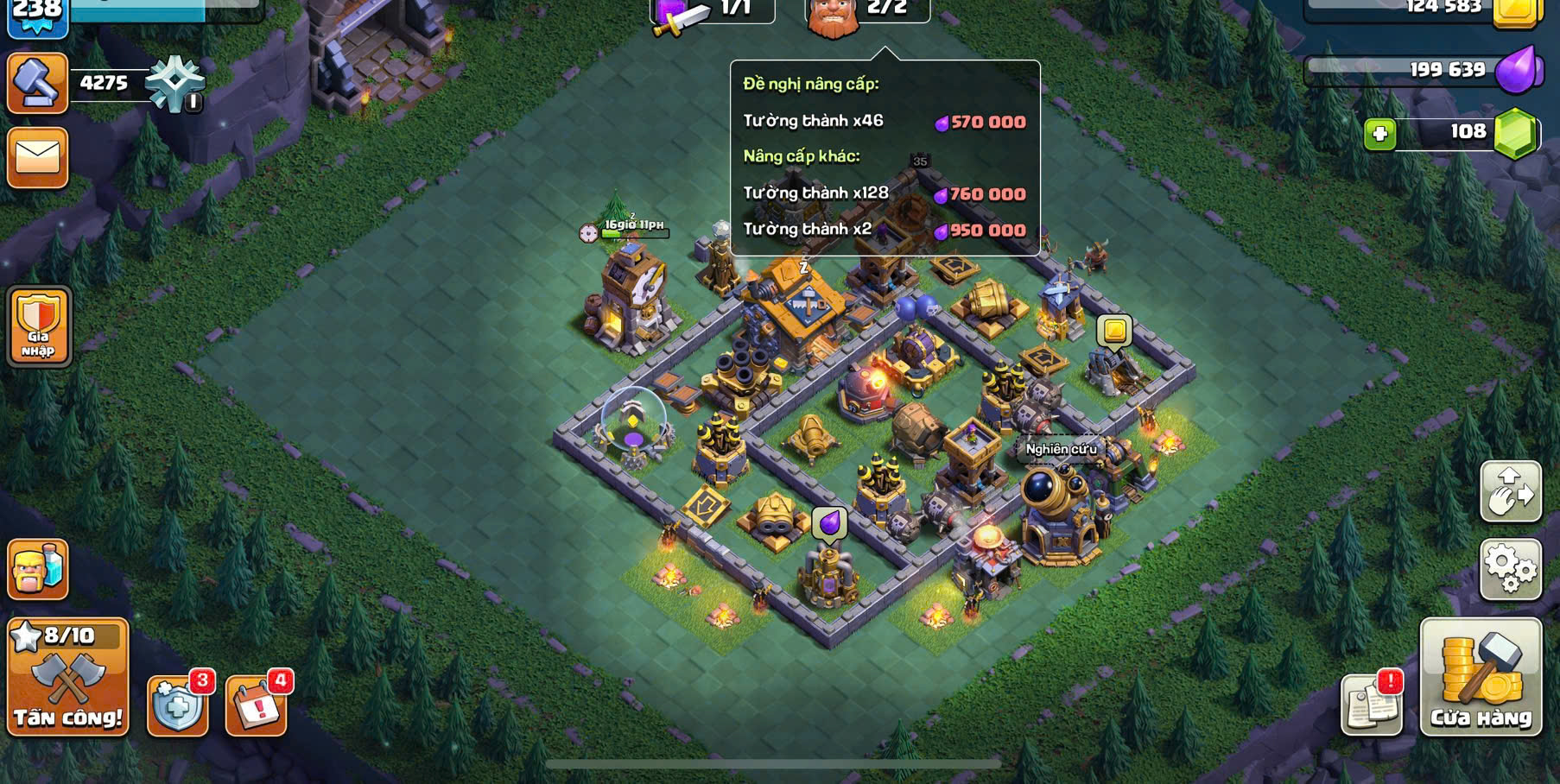
Task: Open the settings gears button
Action: 1510,569
